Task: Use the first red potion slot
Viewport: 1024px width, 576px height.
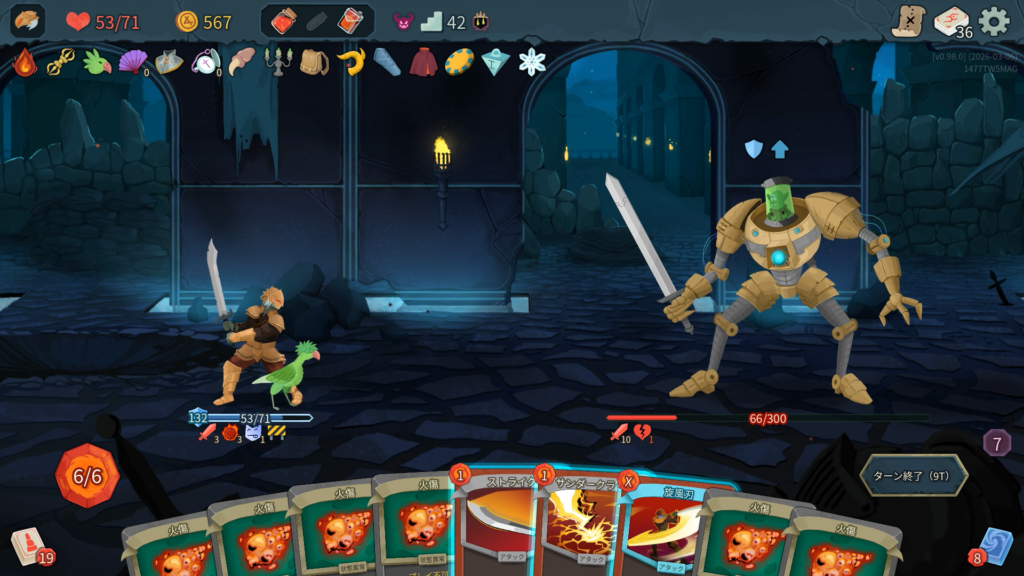Action: pos(284,21)
